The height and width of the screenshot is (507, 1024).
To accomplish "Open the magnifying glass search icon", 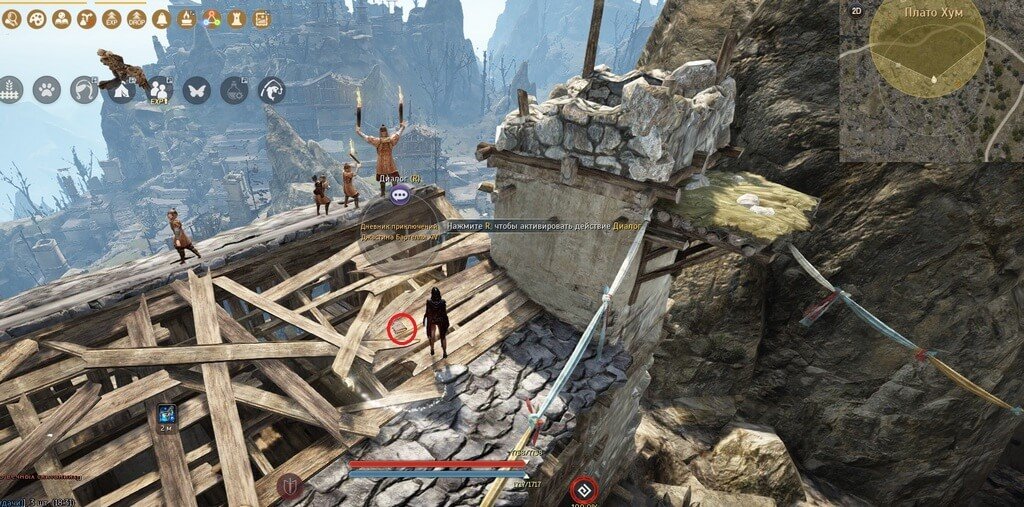I will pos(11,18).
